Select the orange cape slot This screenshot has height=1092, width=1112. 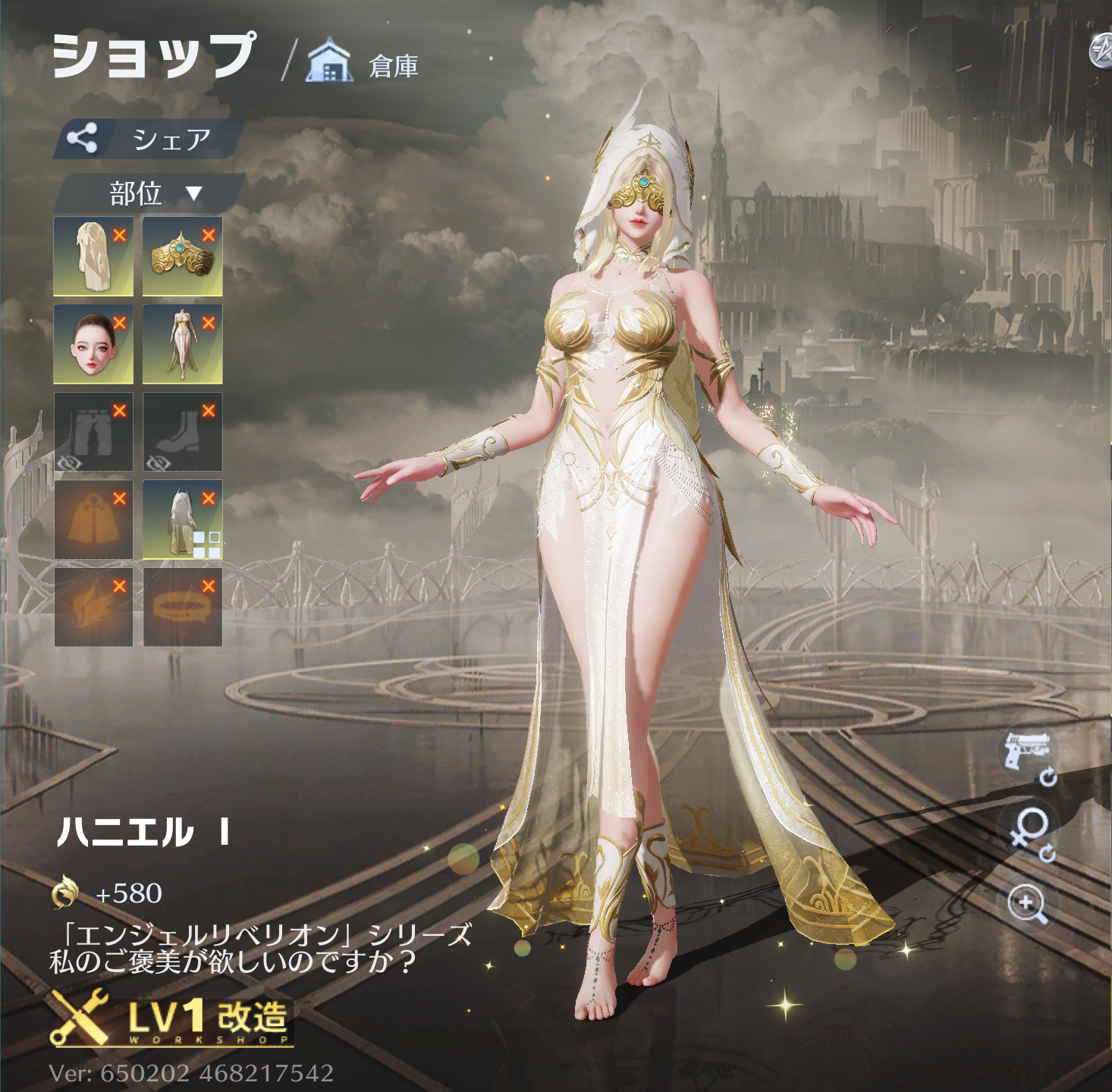(93, 521)
